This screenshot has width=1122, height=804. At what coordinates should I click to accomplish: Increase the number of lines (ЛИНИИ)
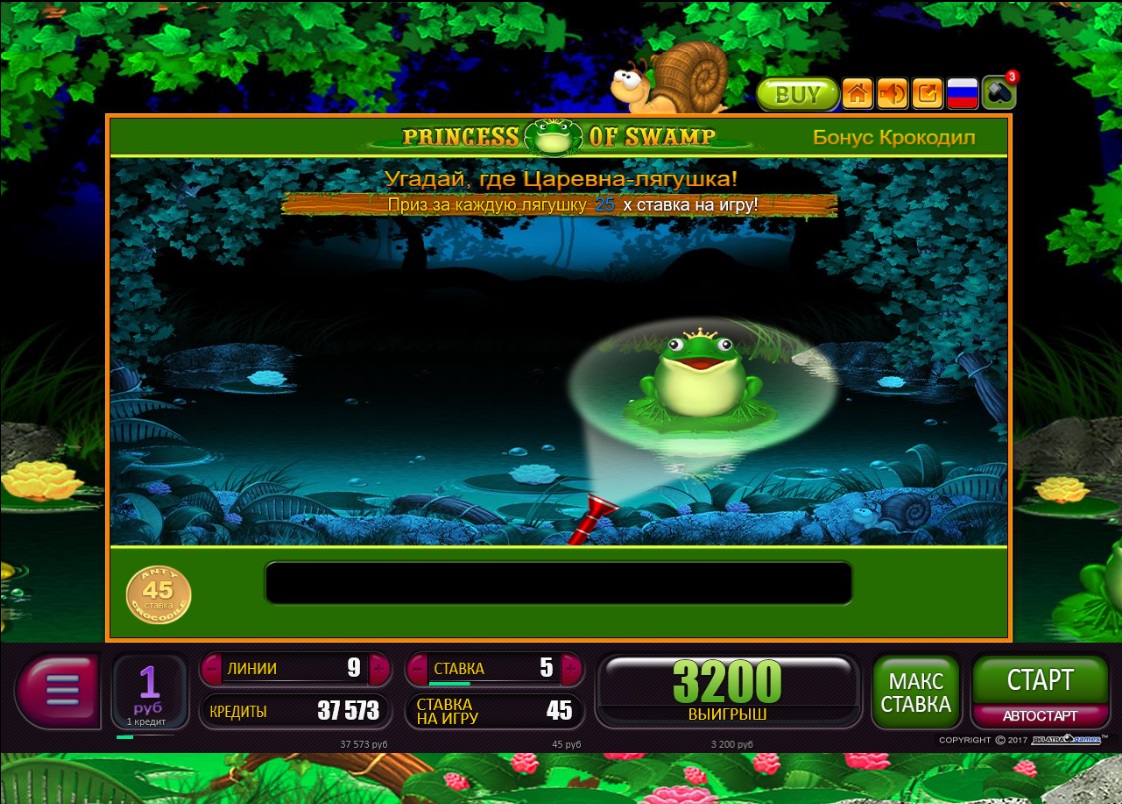379,668
